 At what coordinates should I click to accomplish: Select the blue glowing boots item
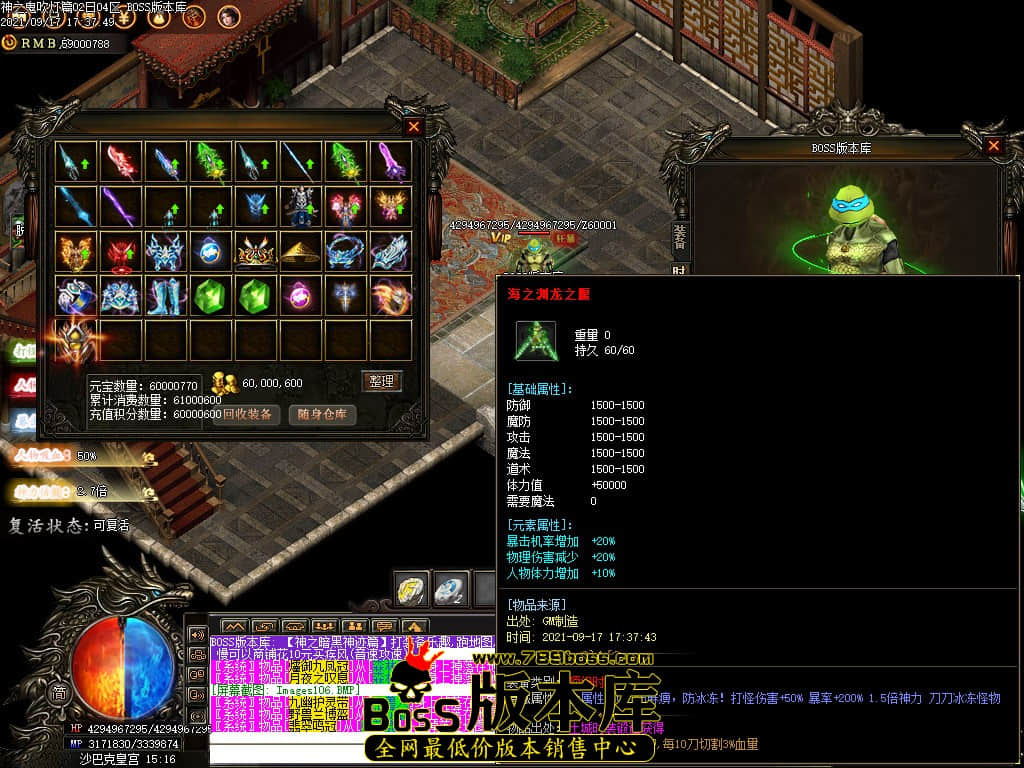(166, 296)
